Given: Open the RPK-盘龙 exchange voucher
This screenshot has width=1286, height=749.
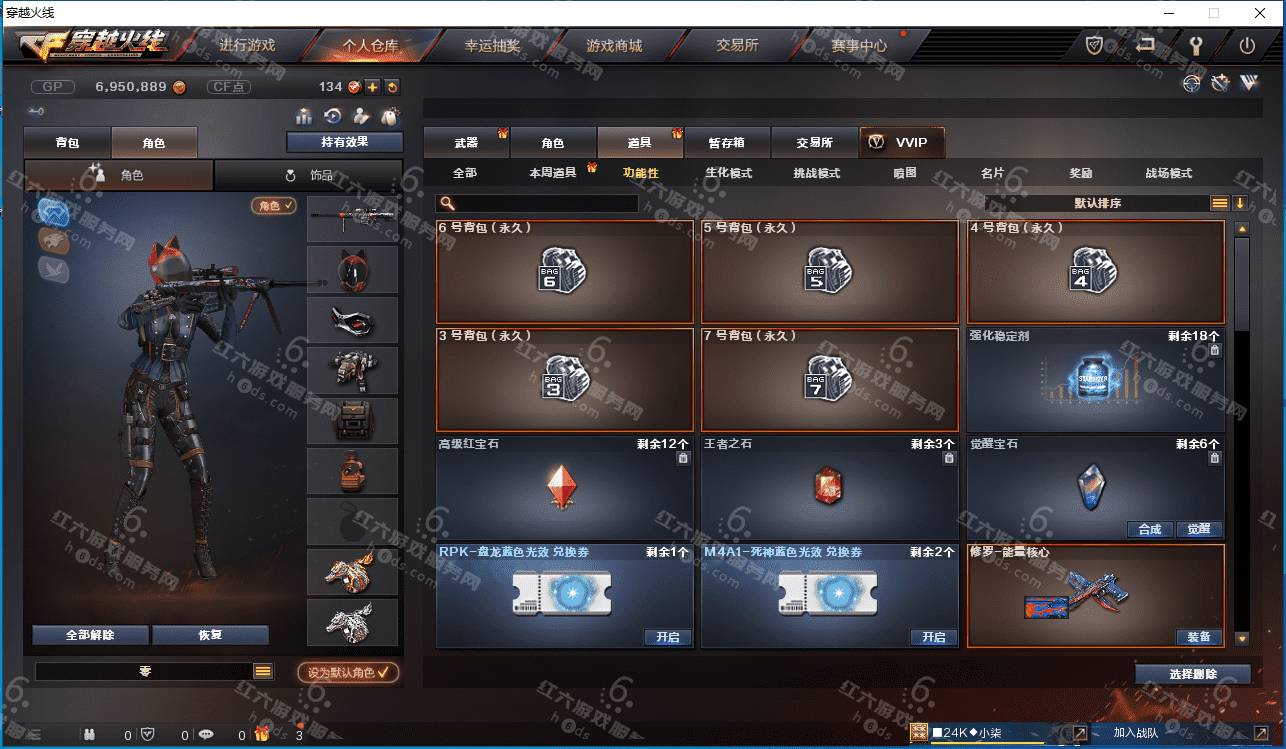Looking at the screenshot, I should [667, 637].
